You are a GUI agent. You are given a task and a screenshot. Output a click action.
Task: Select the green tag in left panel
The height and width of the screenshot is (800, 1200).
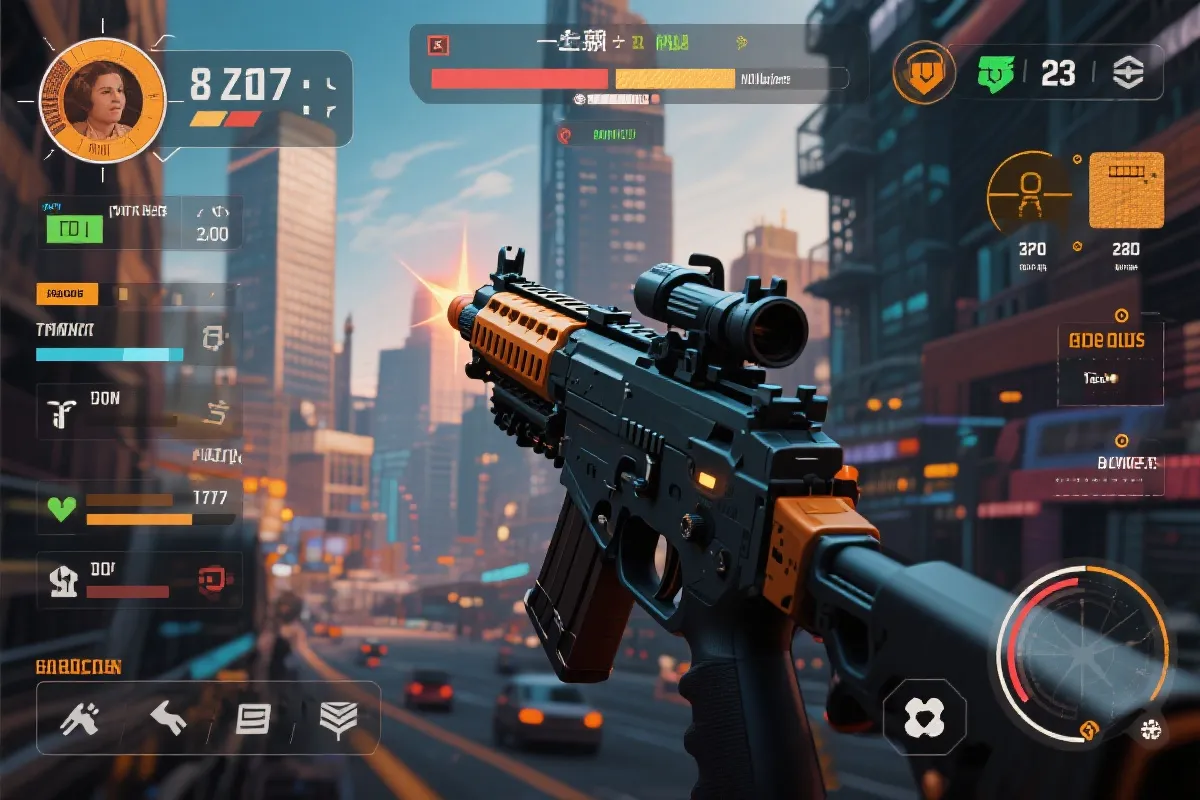point(73,229)
